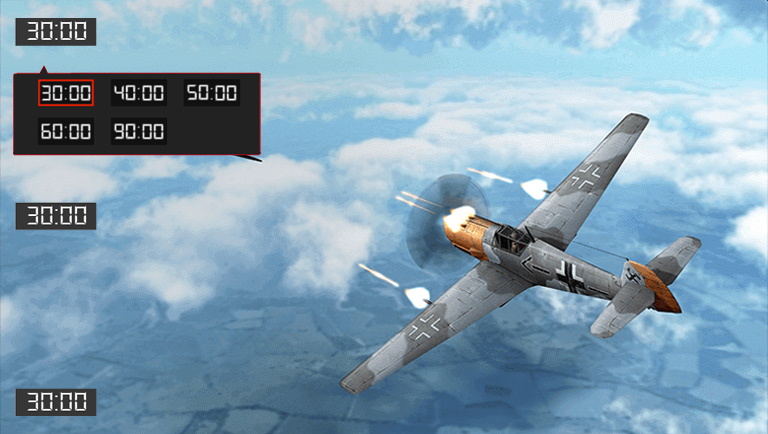Select the 90:00 duration option
The height and width of the screenshot is (434, 768).
138,131
